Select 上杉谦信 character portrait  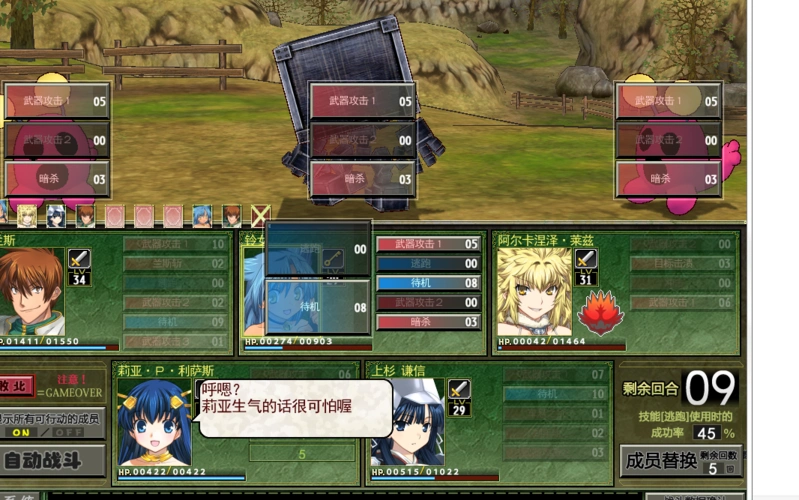point(407,422)
